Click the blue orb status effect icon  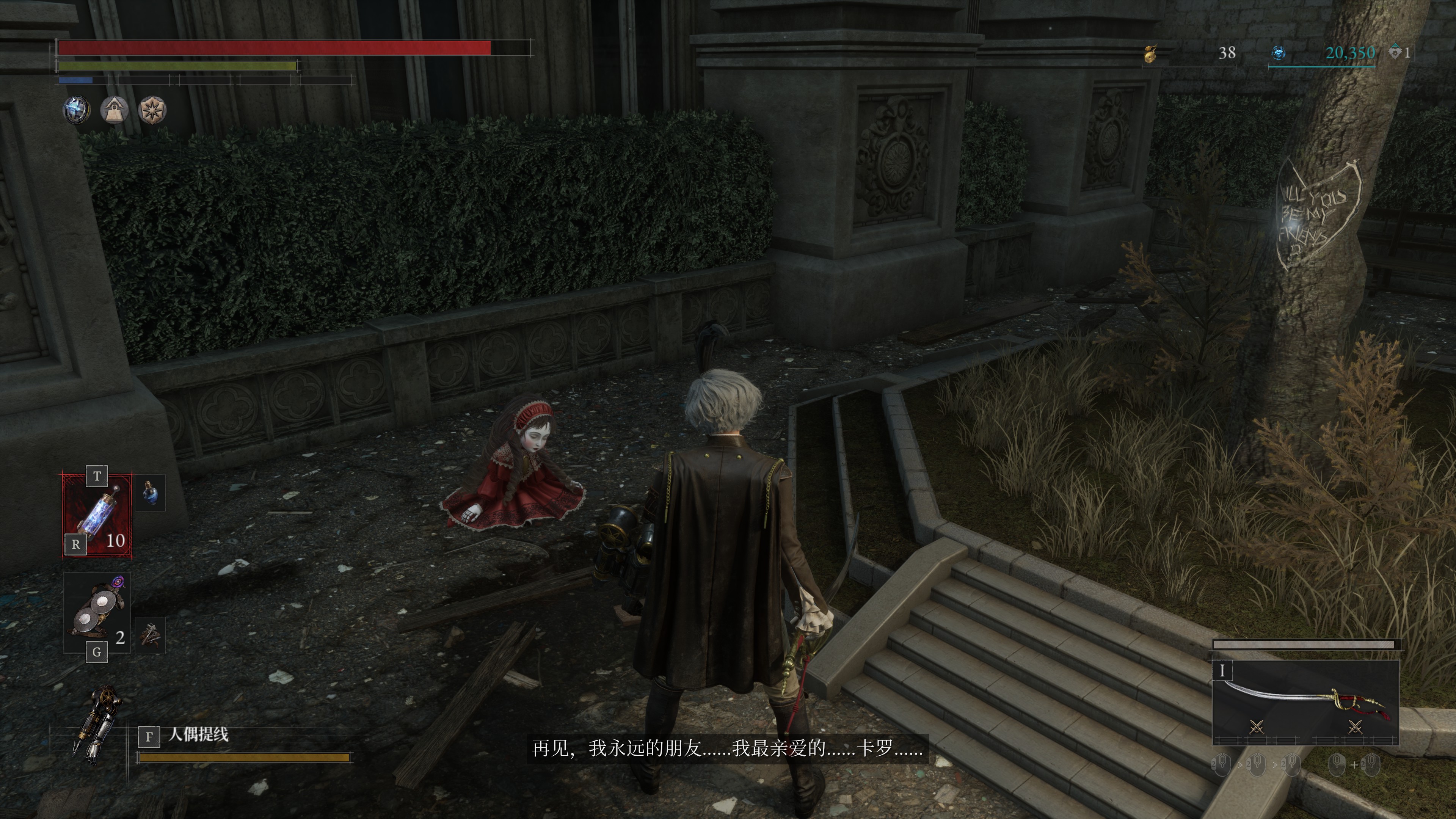[x=76, y=110]
